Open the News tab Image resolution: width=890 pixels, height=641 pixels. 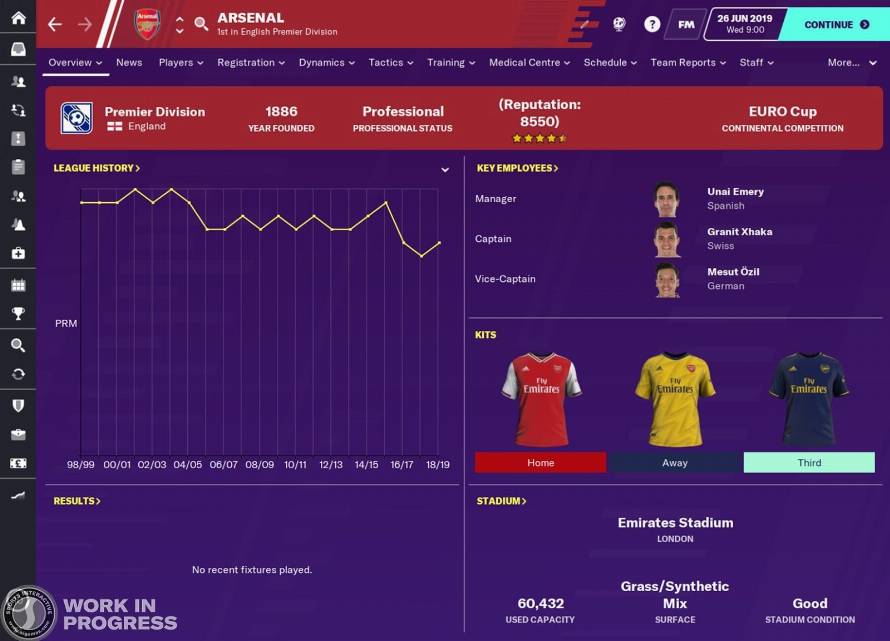coord(129,62)
